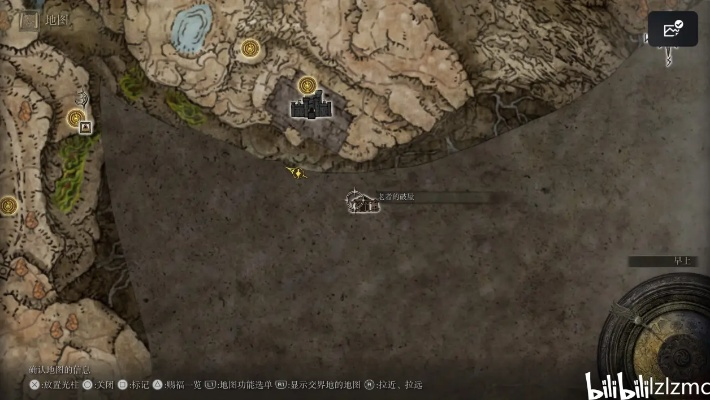
Task: Select the ruined shack location under the cursor
Action: [361, 205]
